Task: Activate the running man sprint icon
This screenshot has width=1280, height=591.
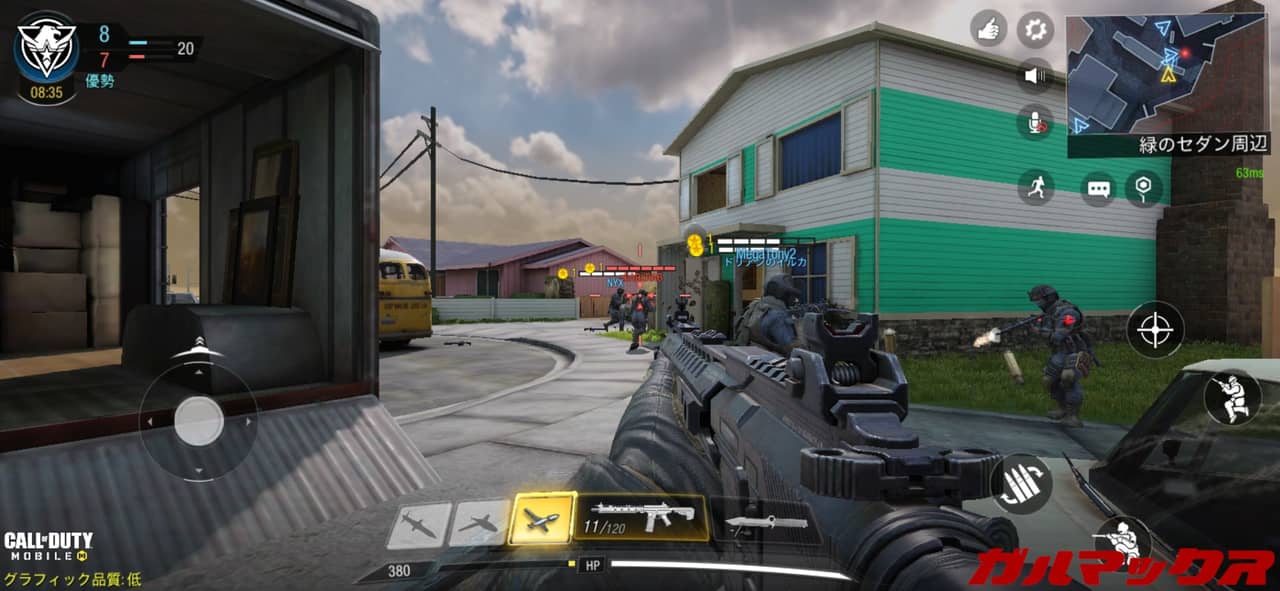Action: point(1036,187)
